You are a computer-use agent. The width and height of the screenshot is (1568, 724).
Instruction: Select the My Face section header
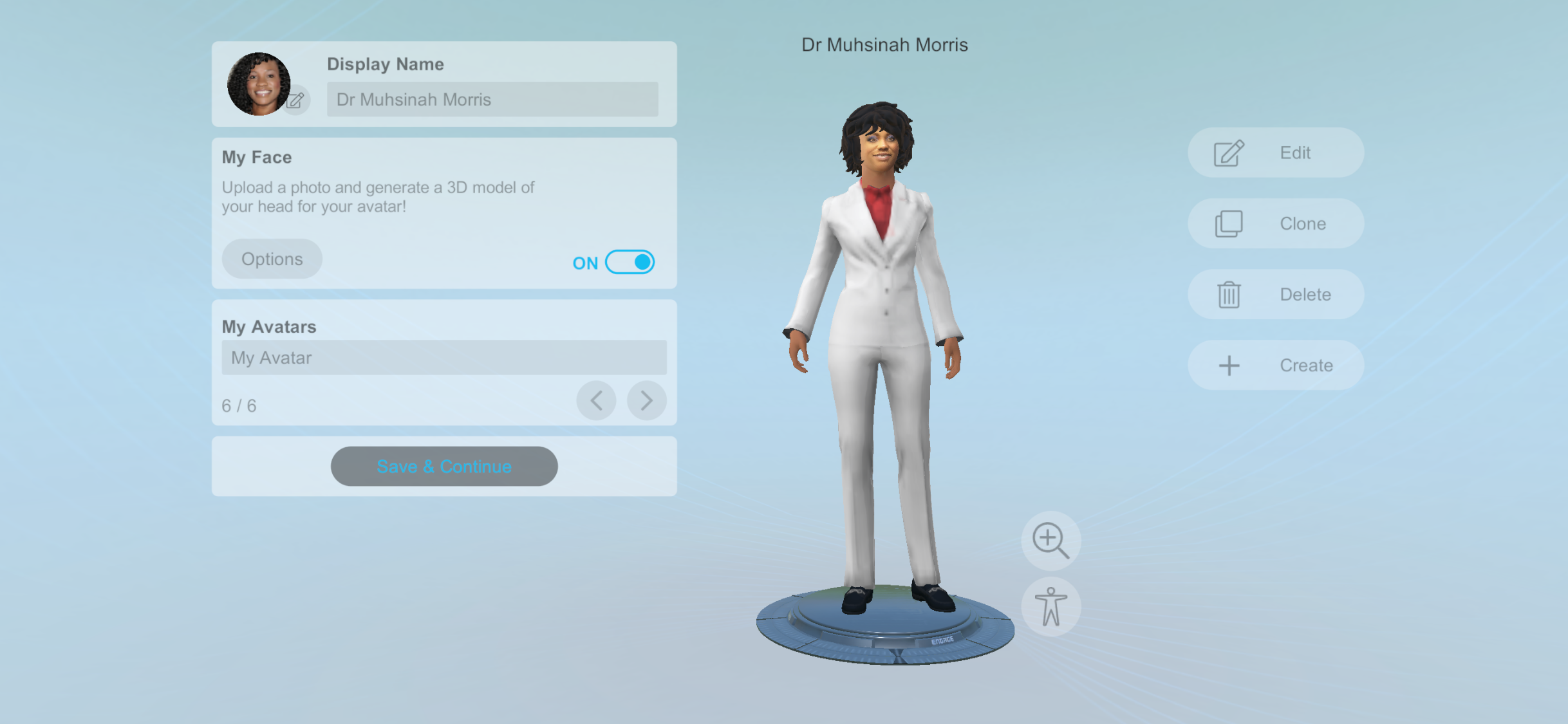[256, 156]
